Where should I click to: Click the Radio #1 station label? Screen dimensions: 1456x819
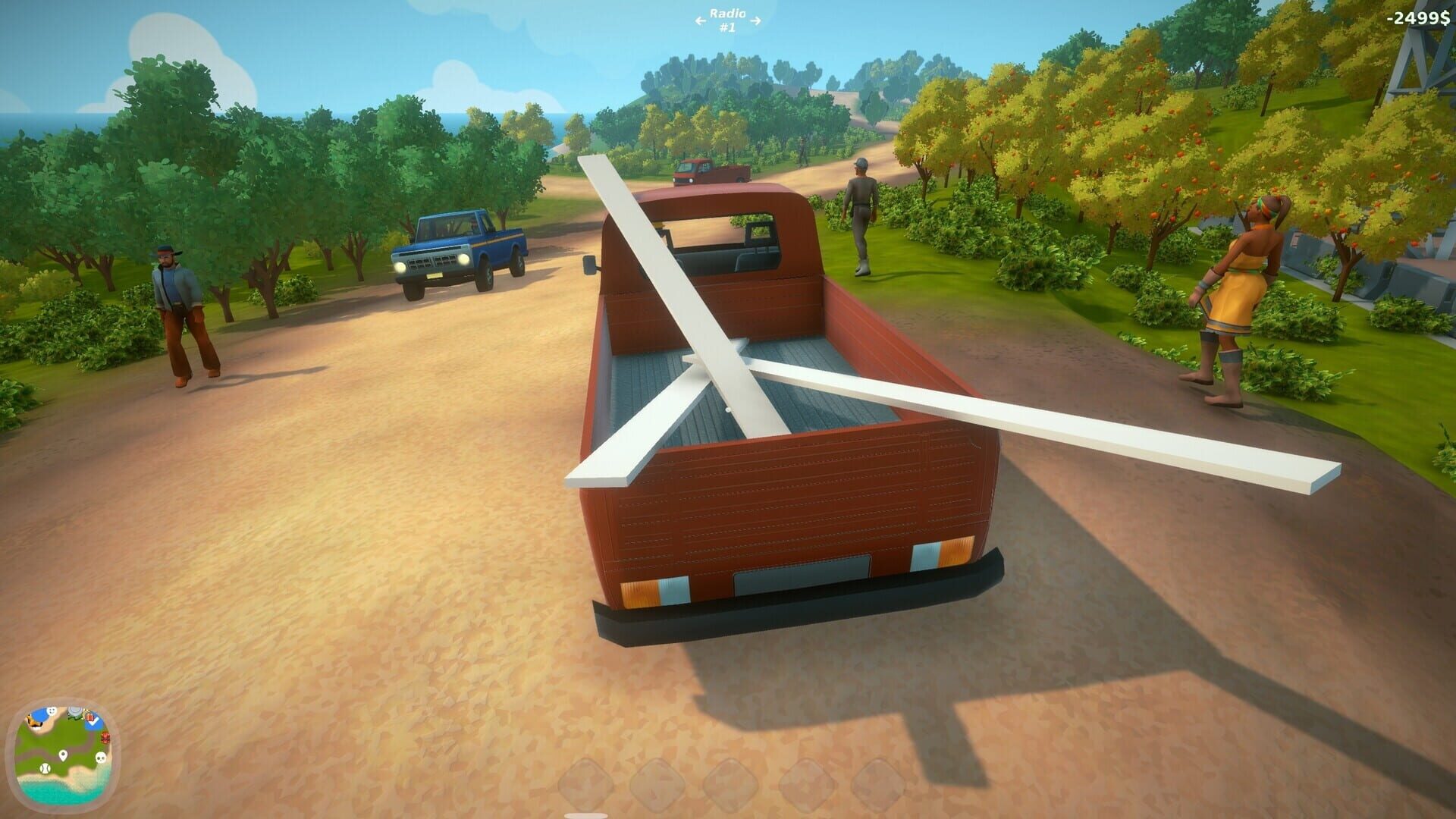point(727,20)
